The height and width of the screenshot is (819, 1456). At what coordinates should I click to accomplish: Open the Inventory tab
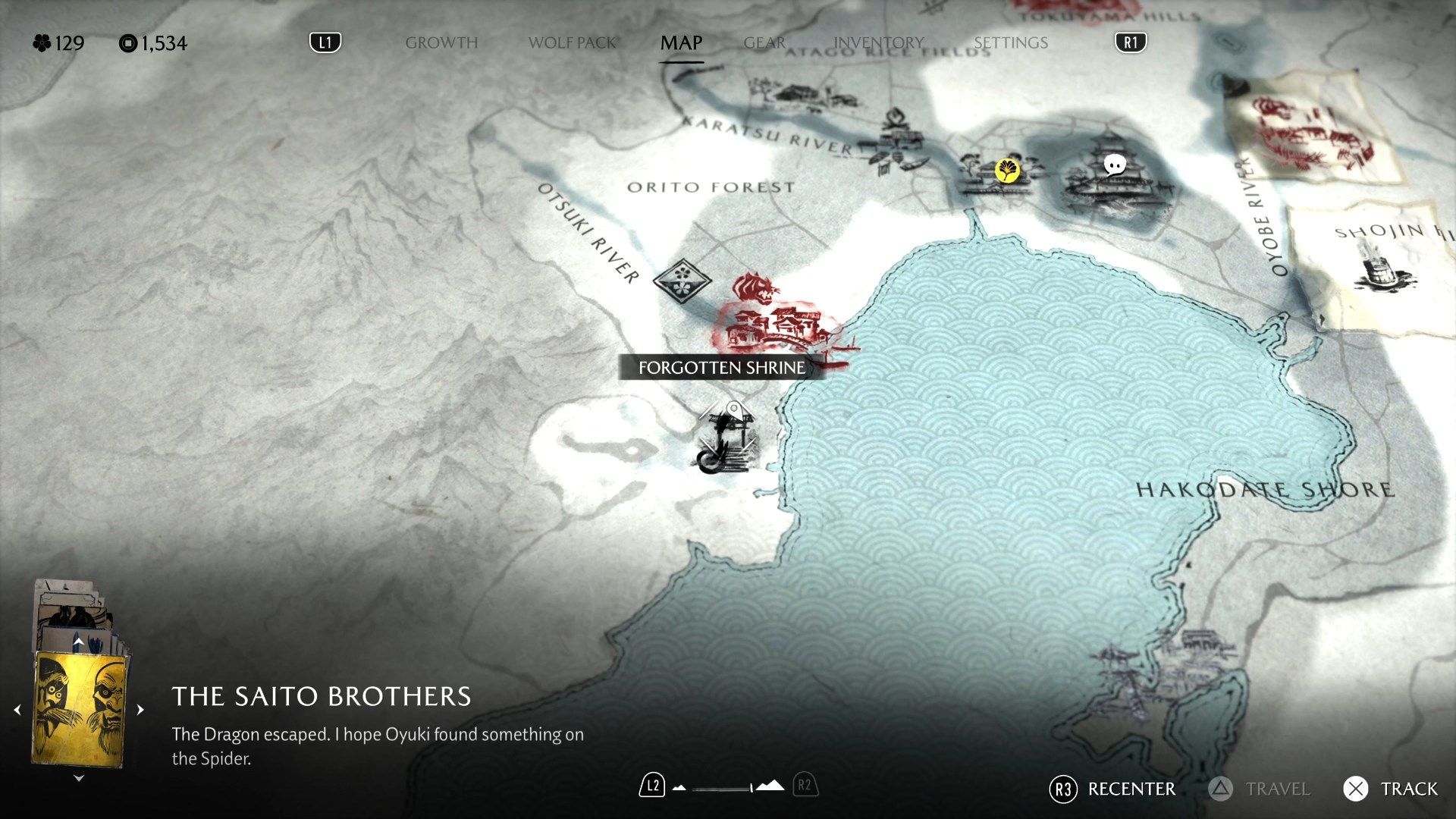[878, 43]
